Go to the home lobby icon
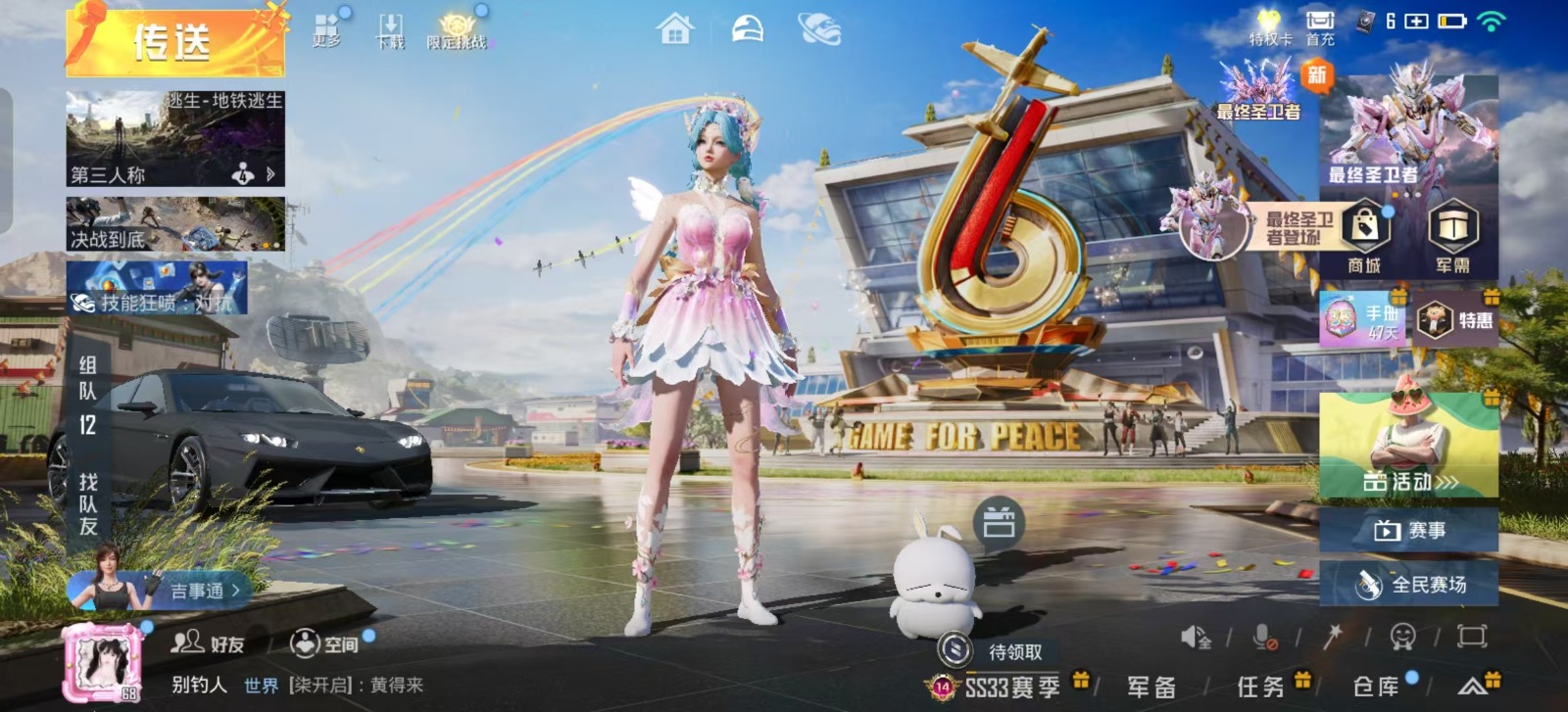 click(674, 29)
